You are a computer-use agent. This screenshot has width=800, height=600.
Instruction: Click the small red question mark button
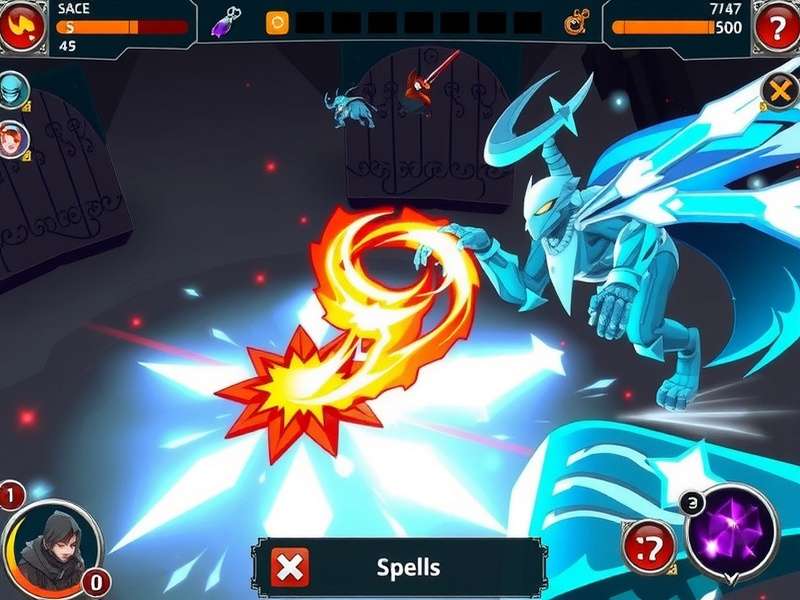coord(648,546)
